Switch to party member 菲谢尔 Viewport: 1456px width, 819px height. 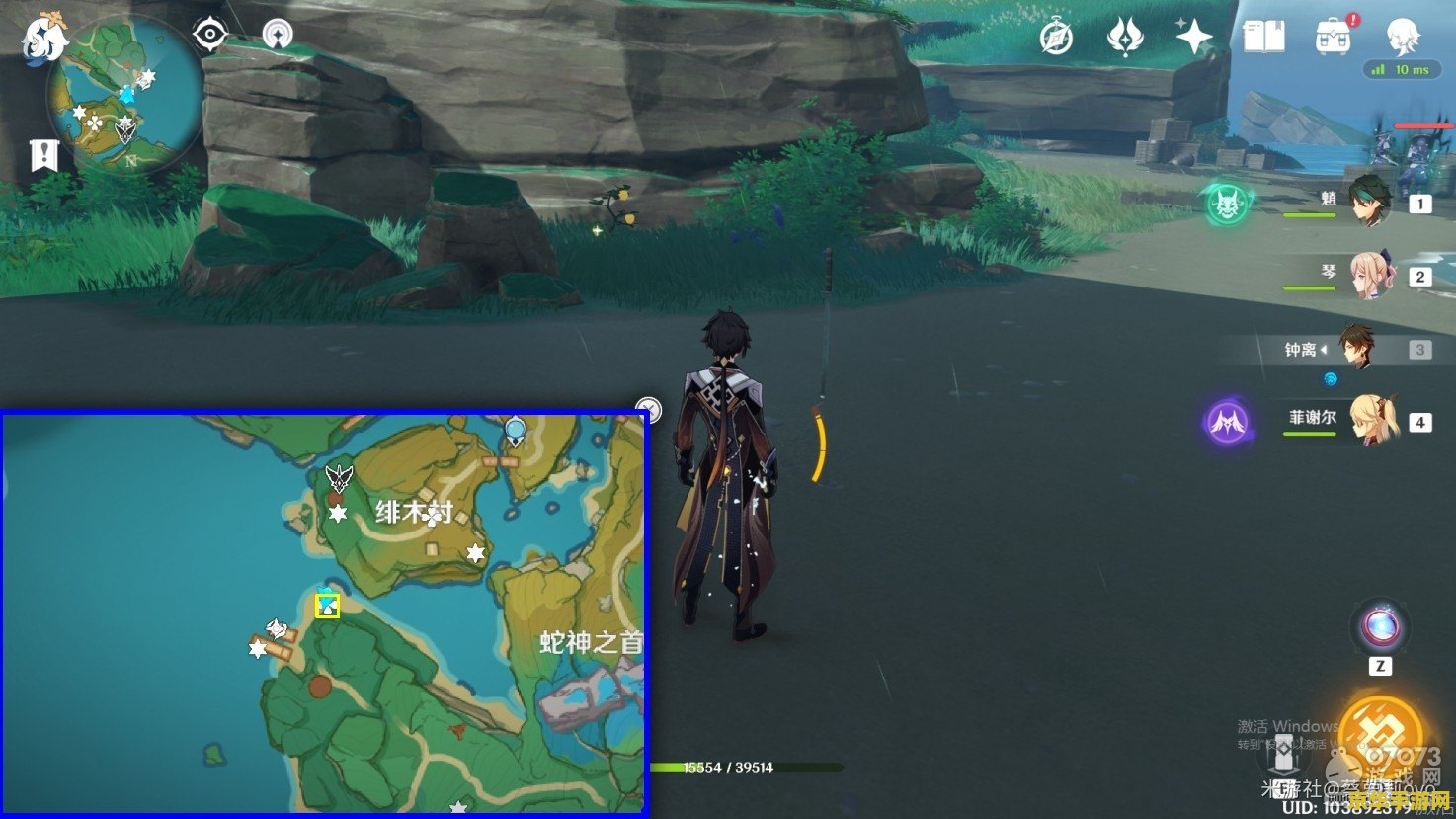click(1373, 421)
